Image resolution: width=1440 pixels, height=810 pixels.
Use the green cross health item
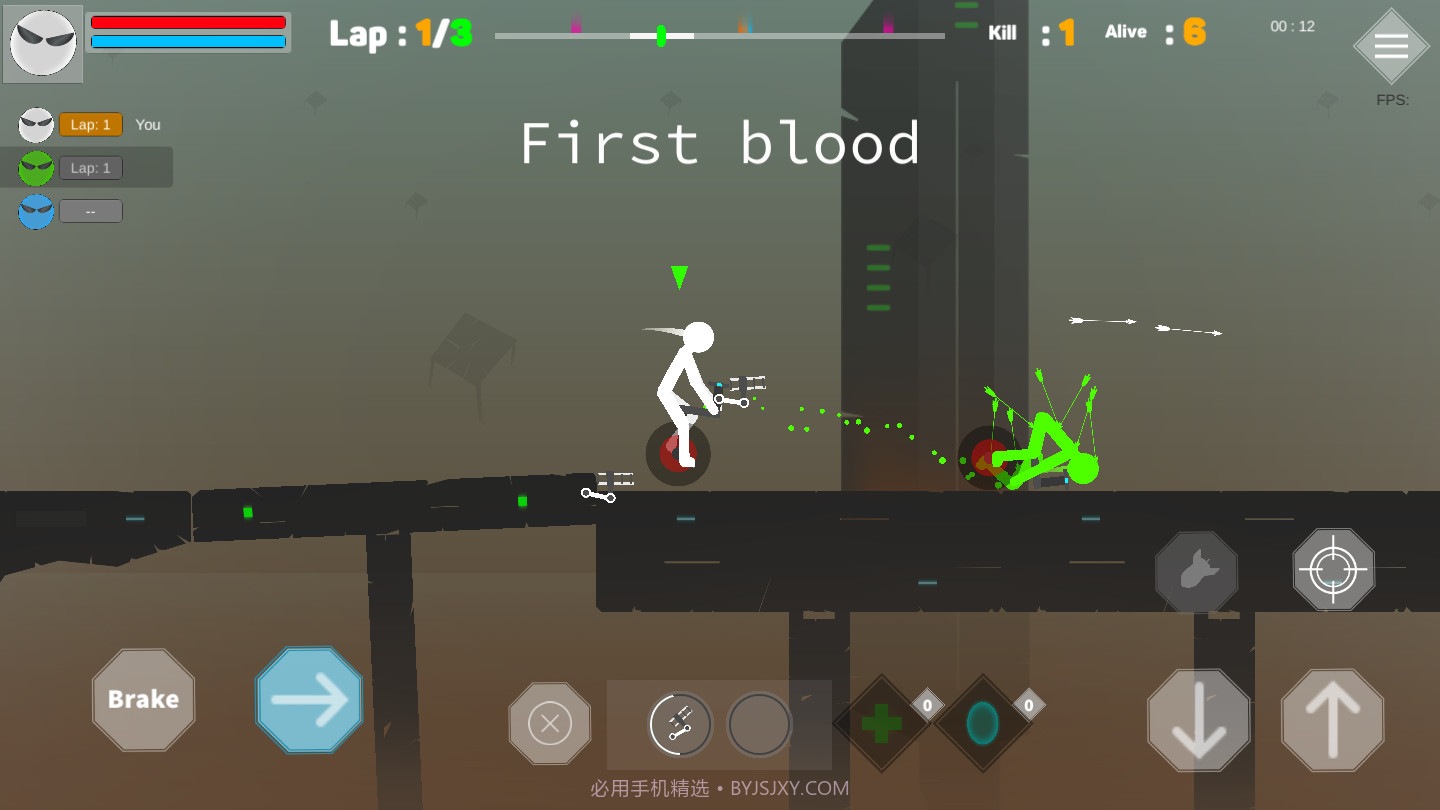point(881,723)
